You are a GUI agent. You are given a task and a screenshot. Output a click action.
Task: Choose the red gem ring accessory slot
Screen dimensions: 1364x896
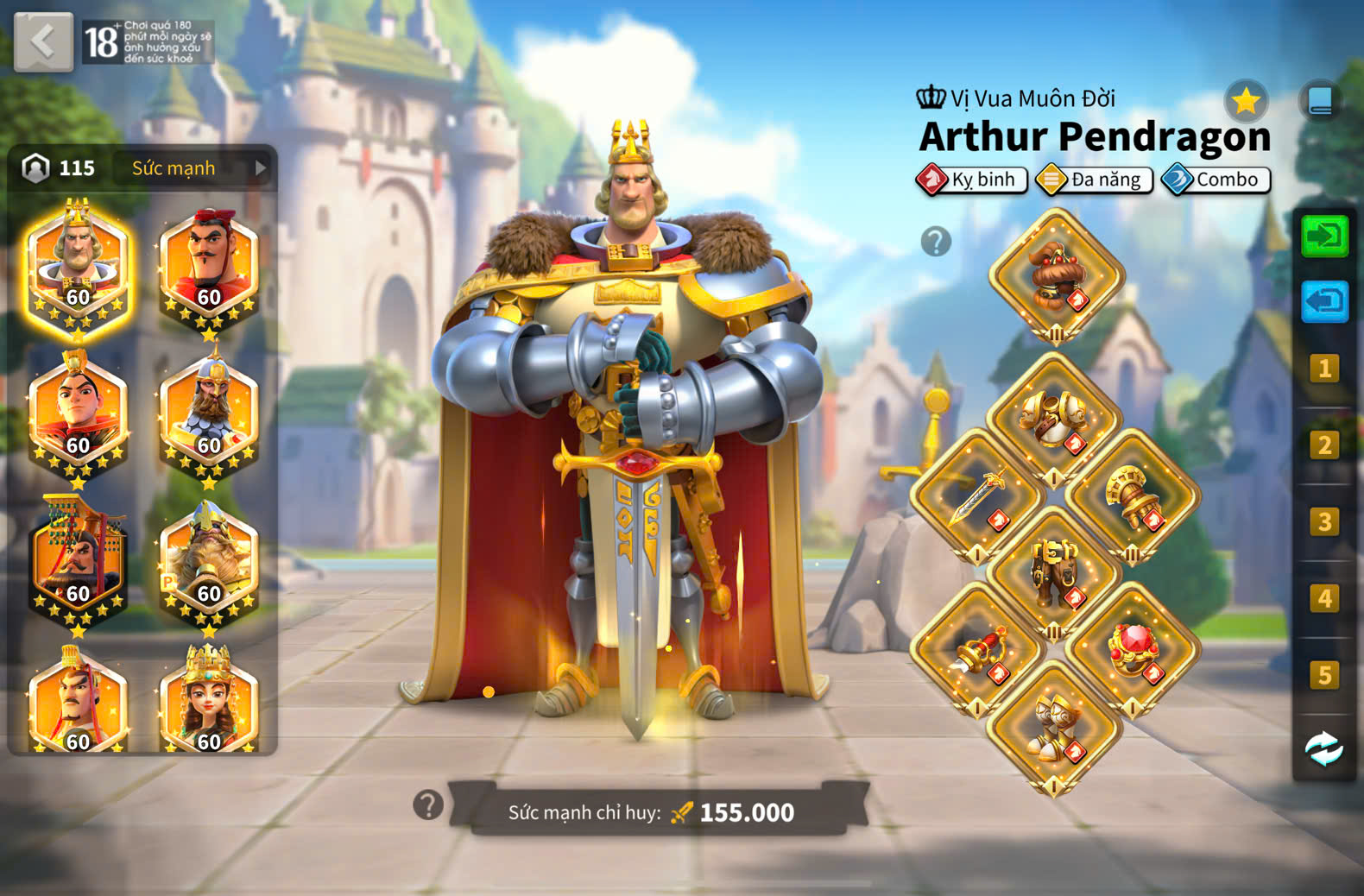1132,650
